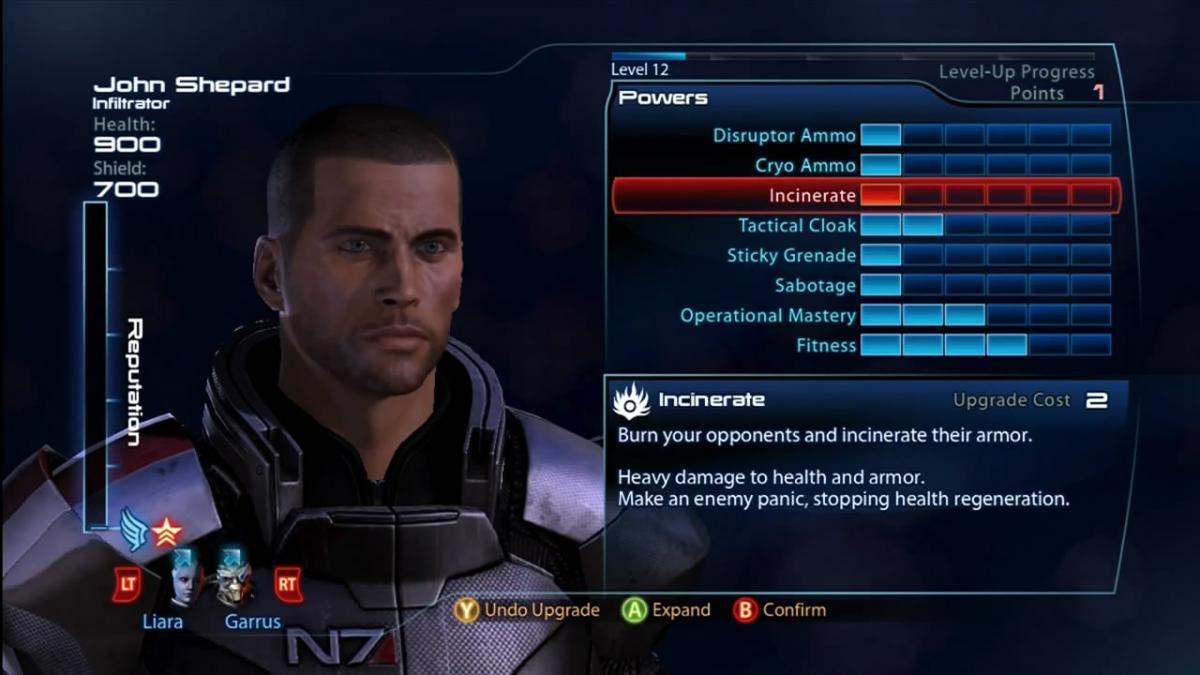Expand the selected power details
Screen dimensions: 1200x675
pyautogui.click(x=666, y=609)
